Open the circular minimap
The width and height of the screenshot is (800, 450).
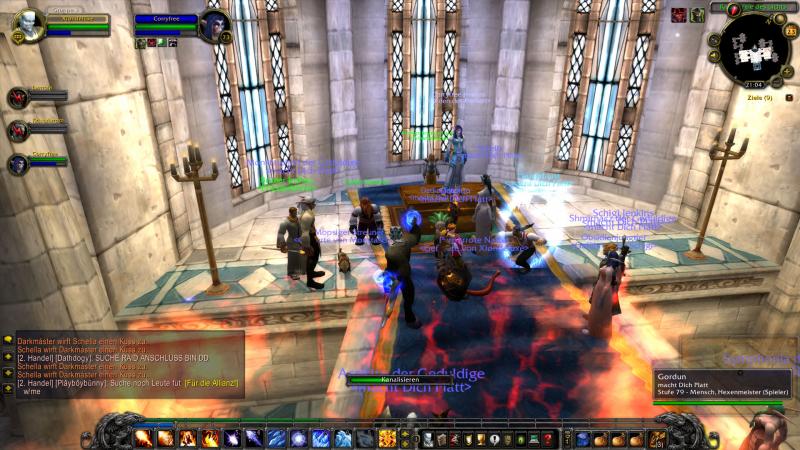click(x=752, y=48)
